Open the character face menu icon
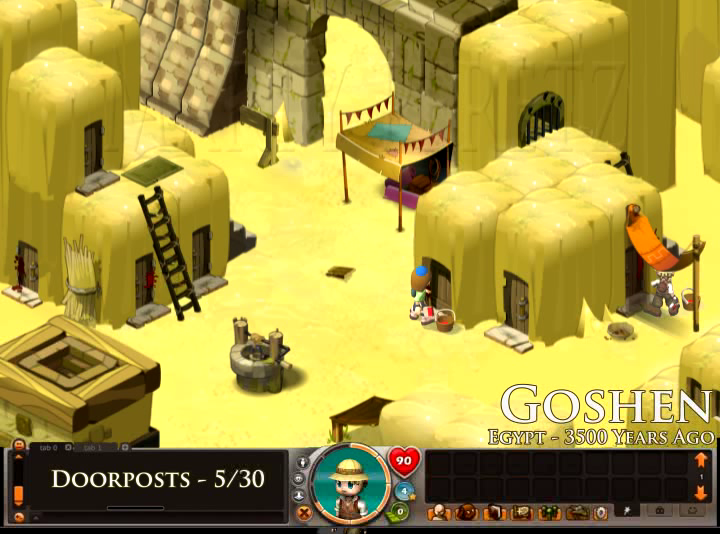 coord(438,513)
